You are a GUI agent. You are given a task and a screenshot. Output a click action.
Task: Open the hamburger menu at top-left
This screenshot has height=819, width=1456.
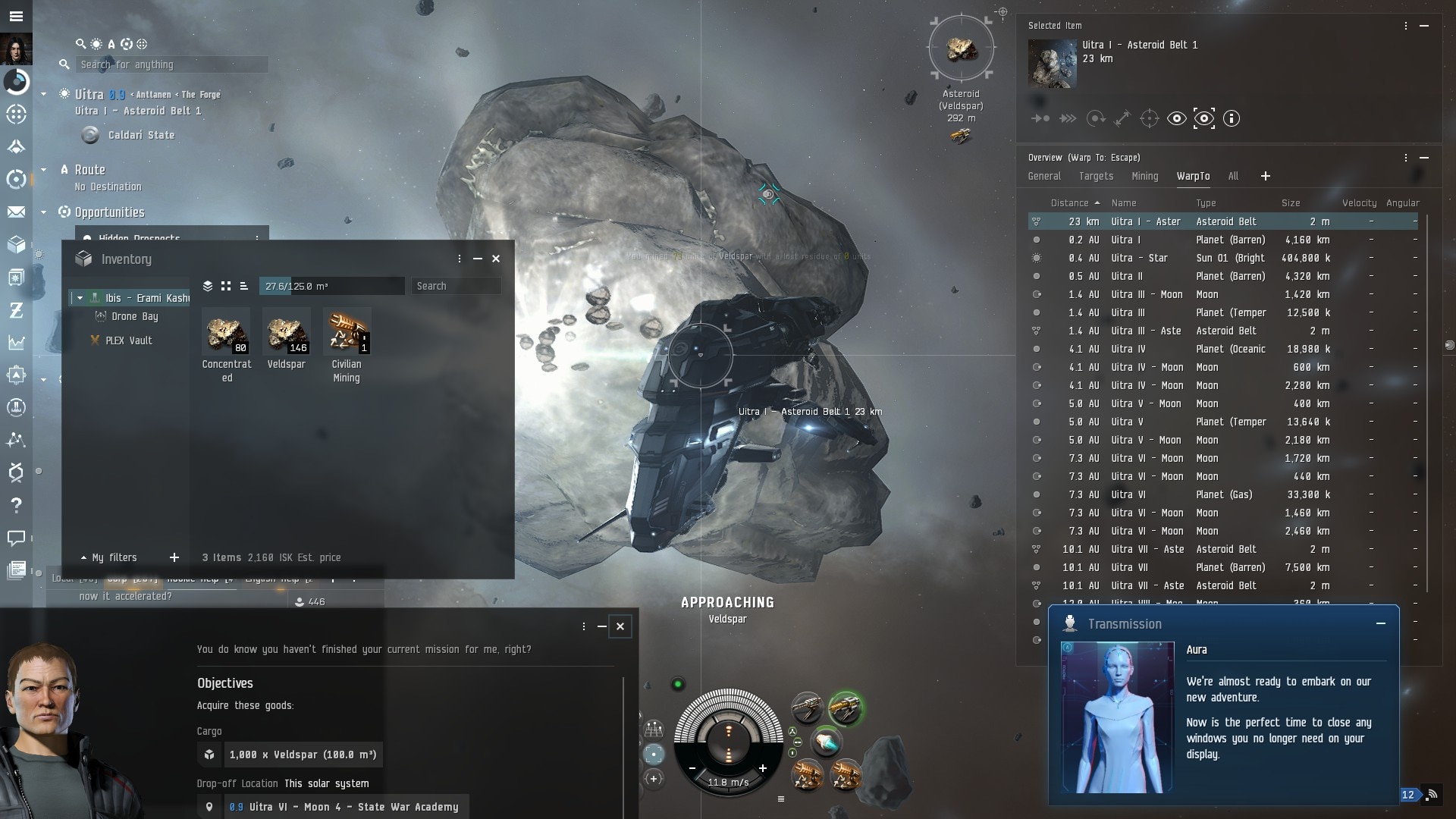pos(16,16)
